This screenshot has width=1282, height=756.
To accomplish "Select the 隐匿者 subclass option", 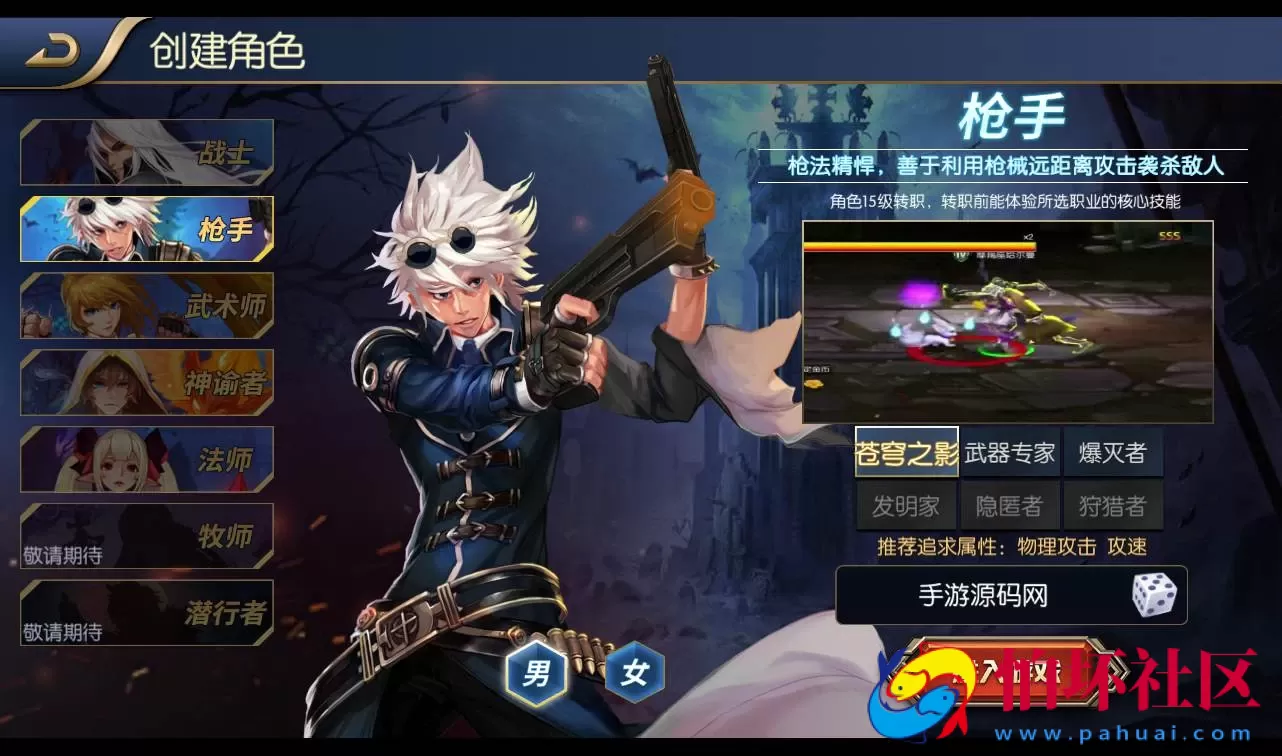I will pos(1009,505).
